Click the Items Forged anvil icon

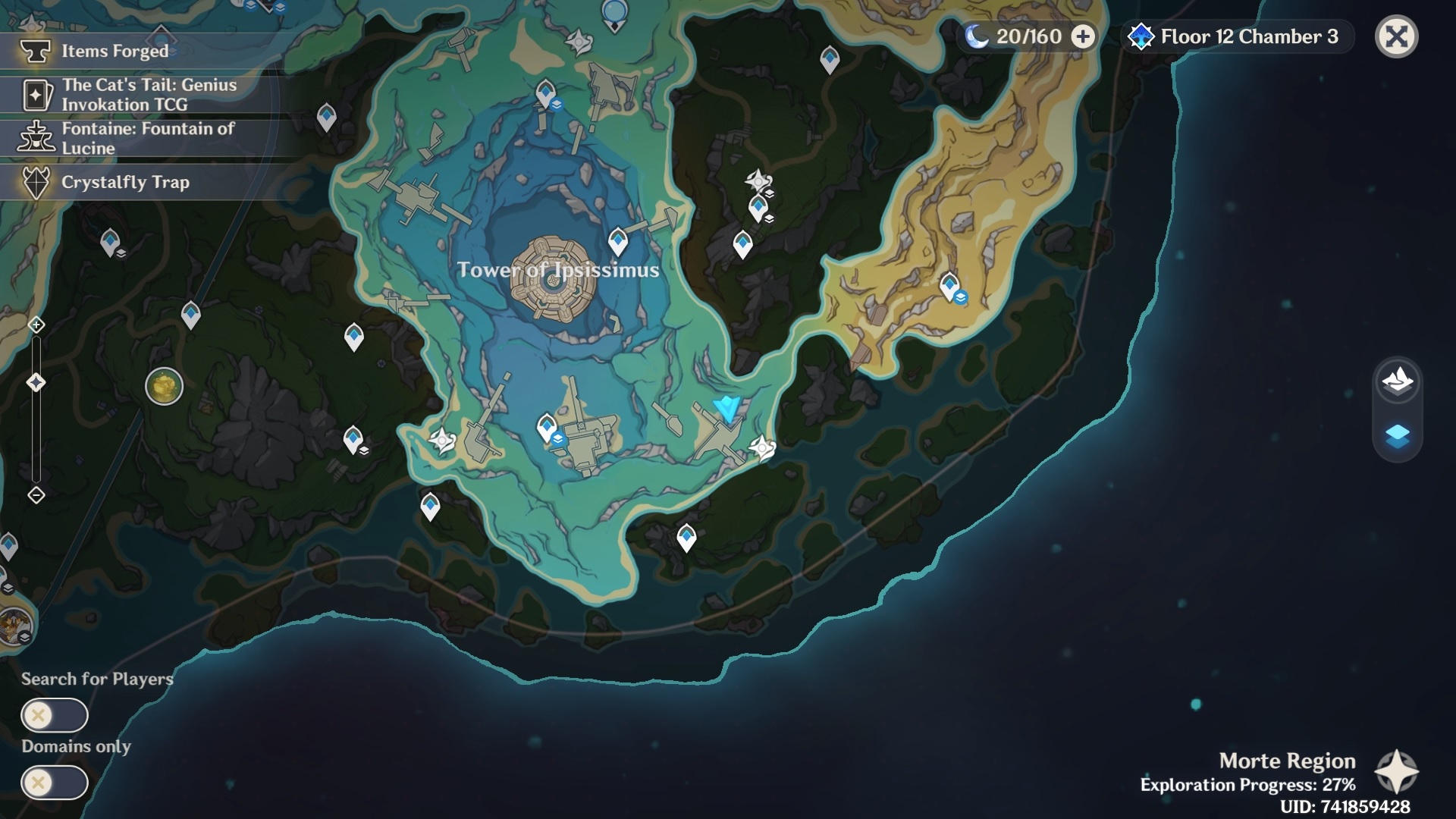(36, 52)
